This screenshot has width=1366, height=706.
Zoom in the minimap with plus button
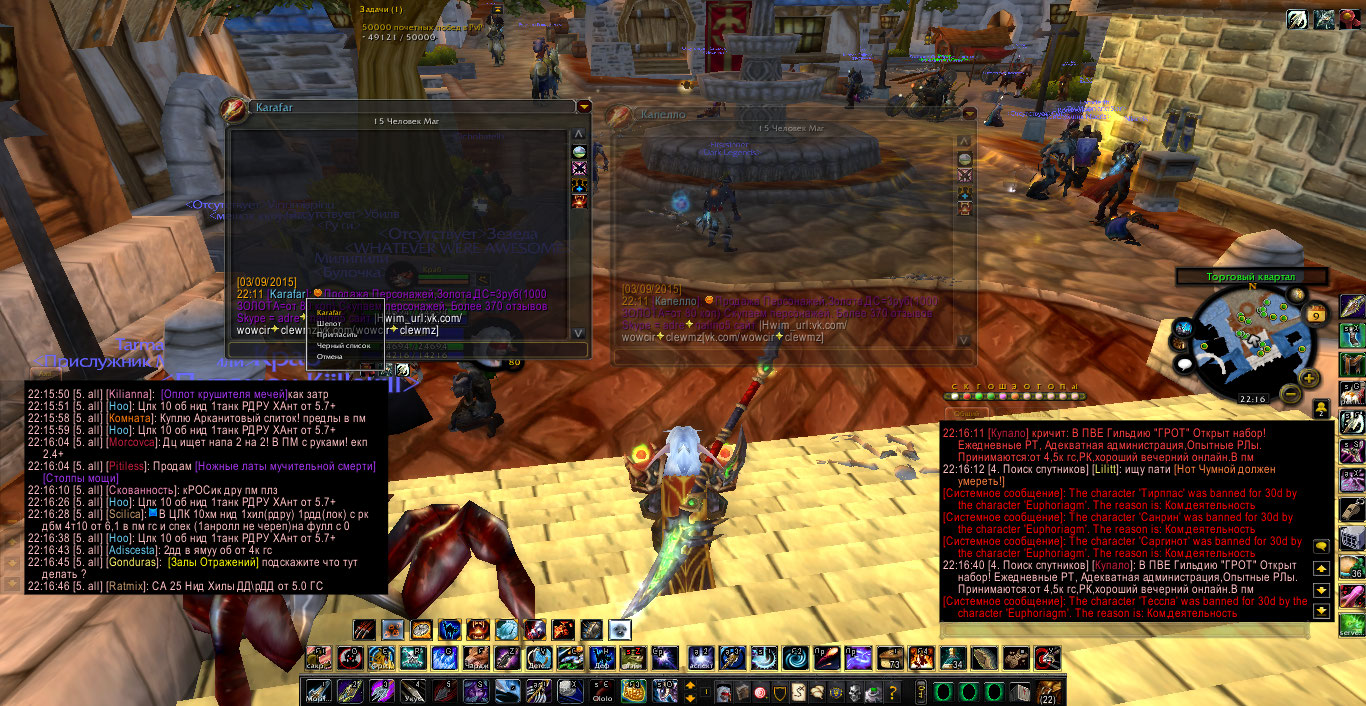tap(1308, 378)
